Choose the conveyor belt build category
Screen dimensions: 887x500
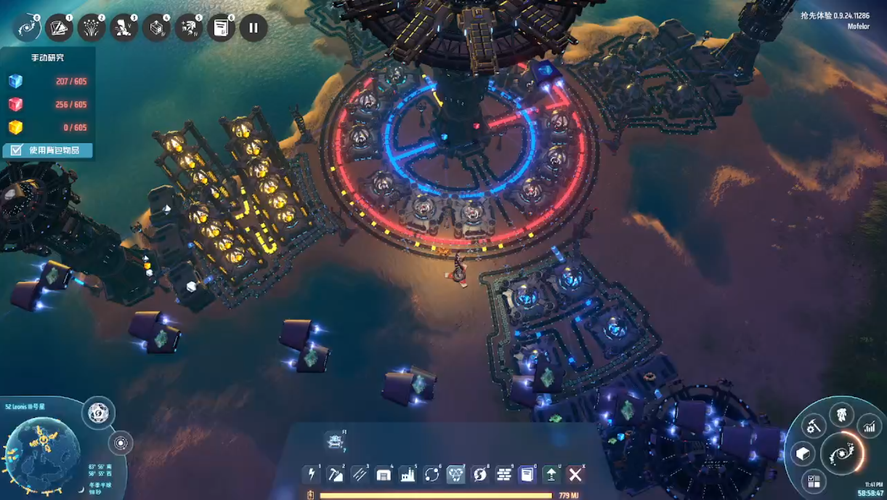click(360, 474)
